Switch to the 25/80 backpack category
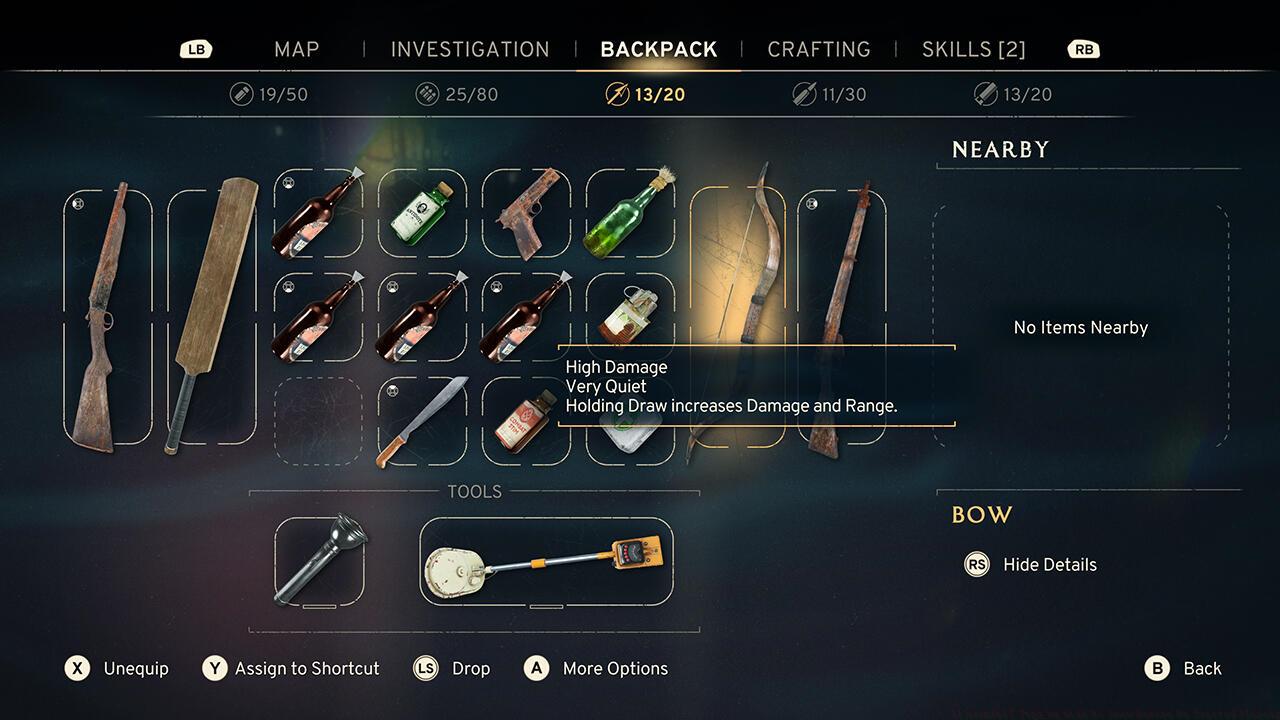1280x720 pixels. 457,95
